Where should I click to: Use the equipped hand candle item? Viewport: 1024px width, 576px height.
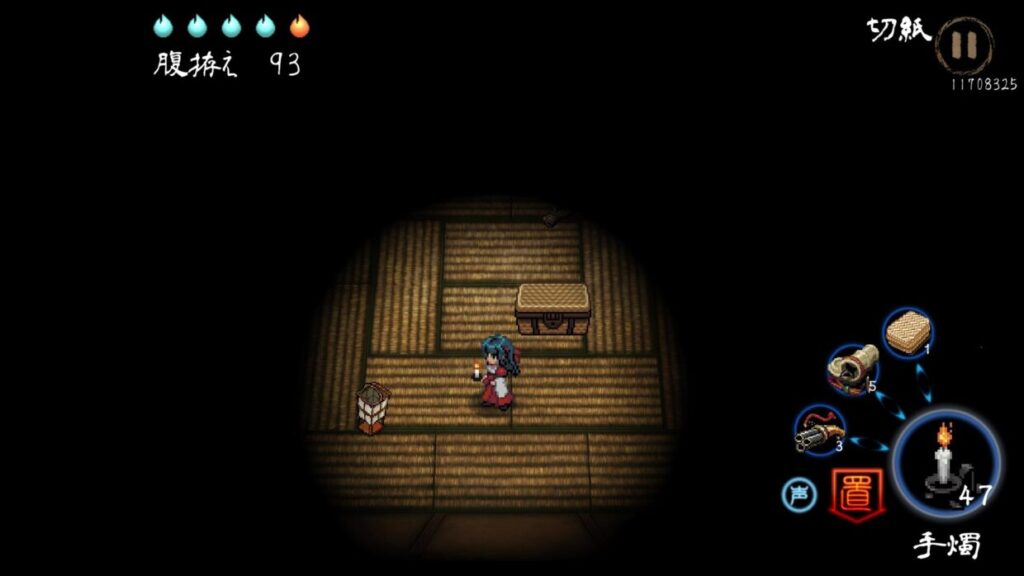pyautogui.click(x=945, y=463)
